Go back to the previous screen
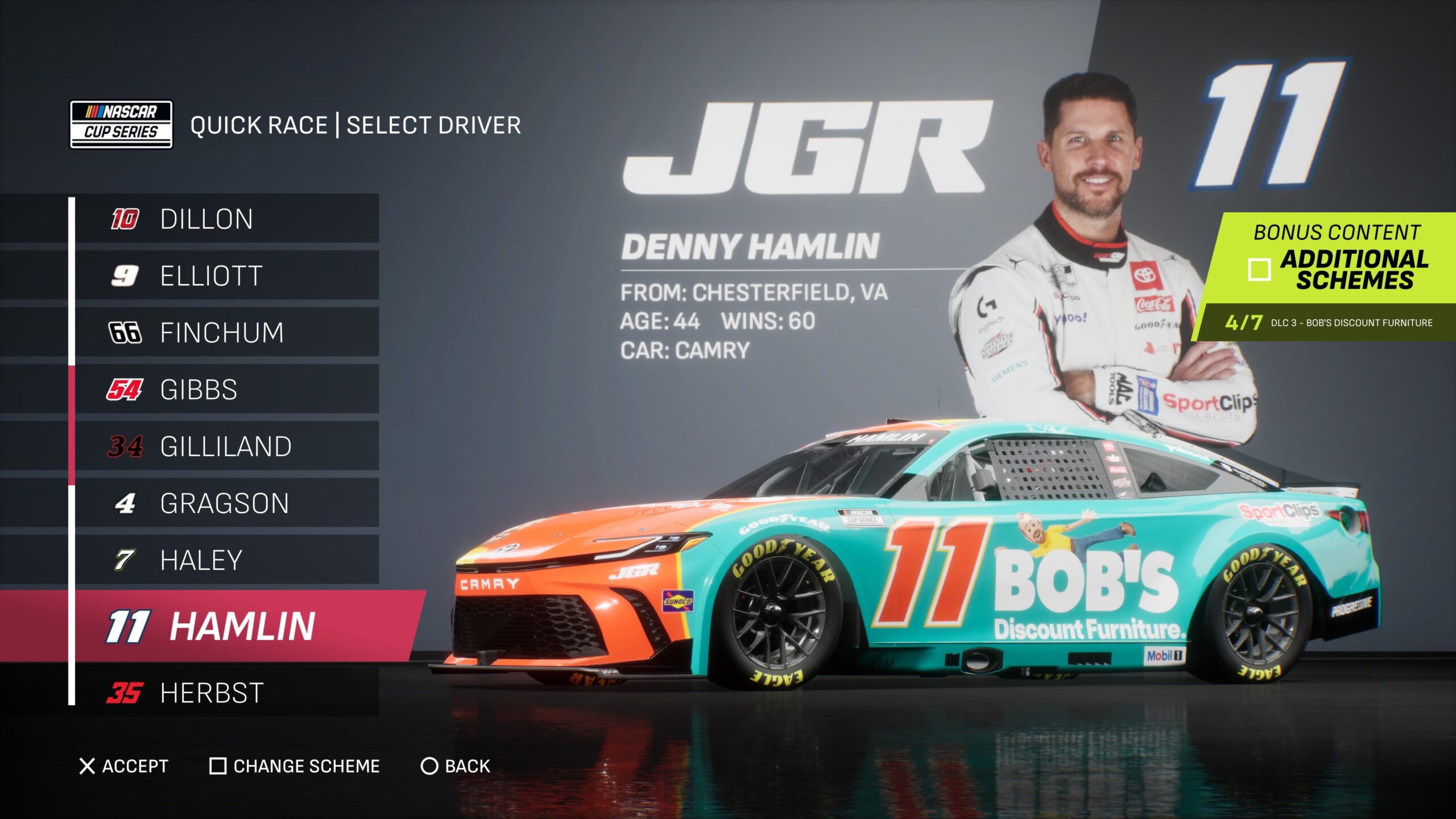 tap(455, 766)
